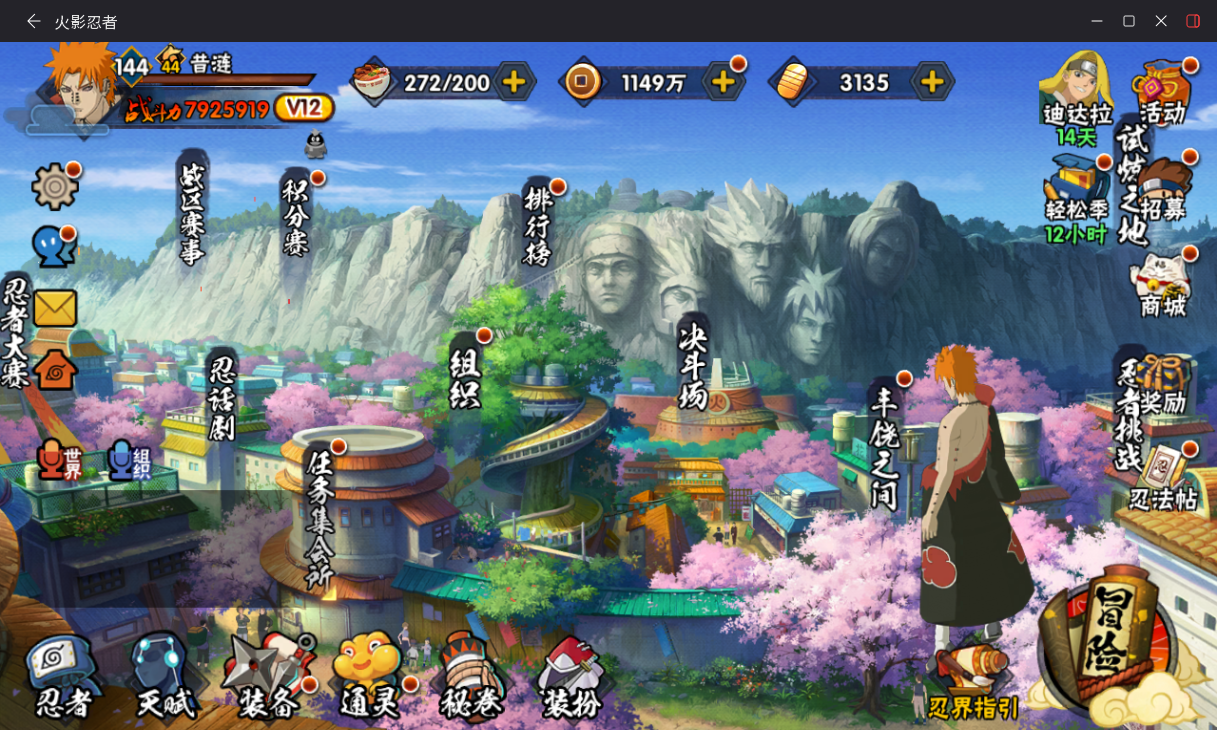
Task: Open the 商城 shop
Action: pyautogui.click(x=1162, y=287)
